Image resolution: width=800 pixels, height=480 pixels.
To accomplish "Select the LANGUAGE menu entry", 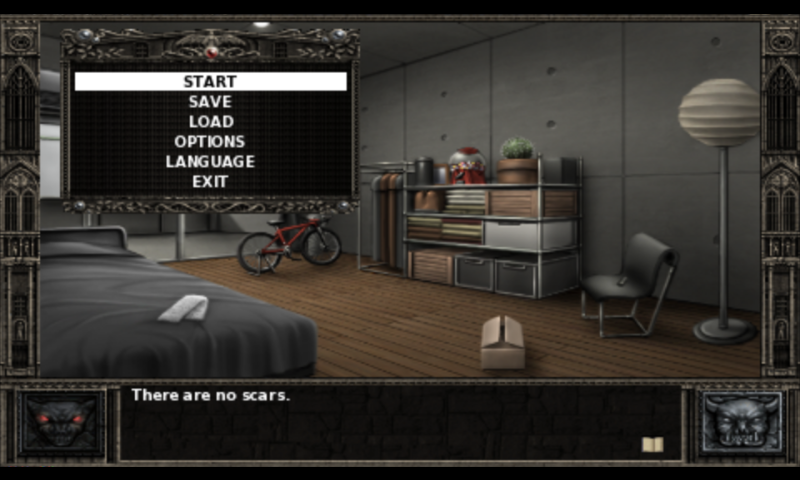I will pos(210,161).
